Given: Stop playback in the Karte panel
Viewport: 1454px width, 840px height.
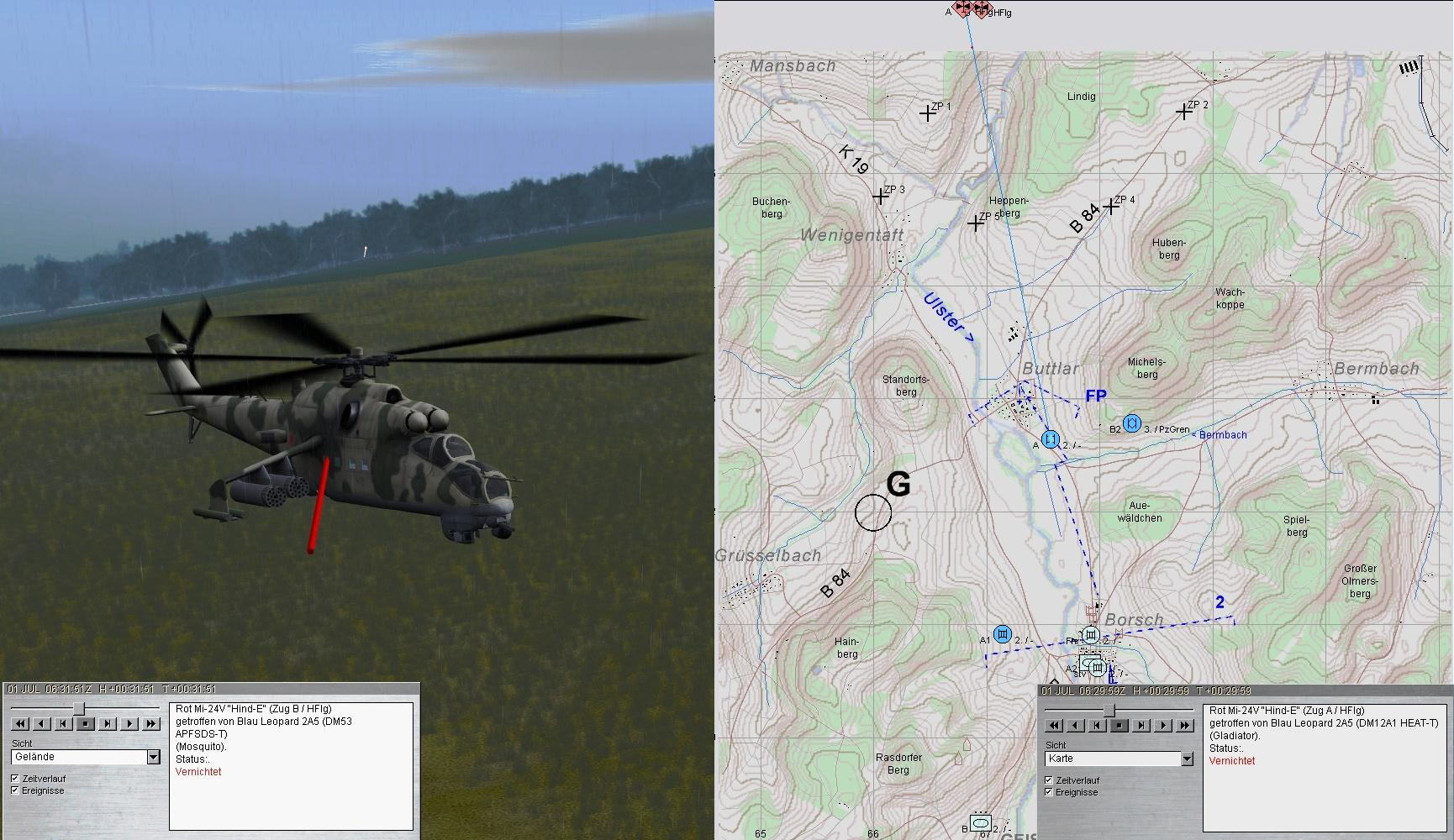Looking at the screenshot, I should [x=1119, y=725].
